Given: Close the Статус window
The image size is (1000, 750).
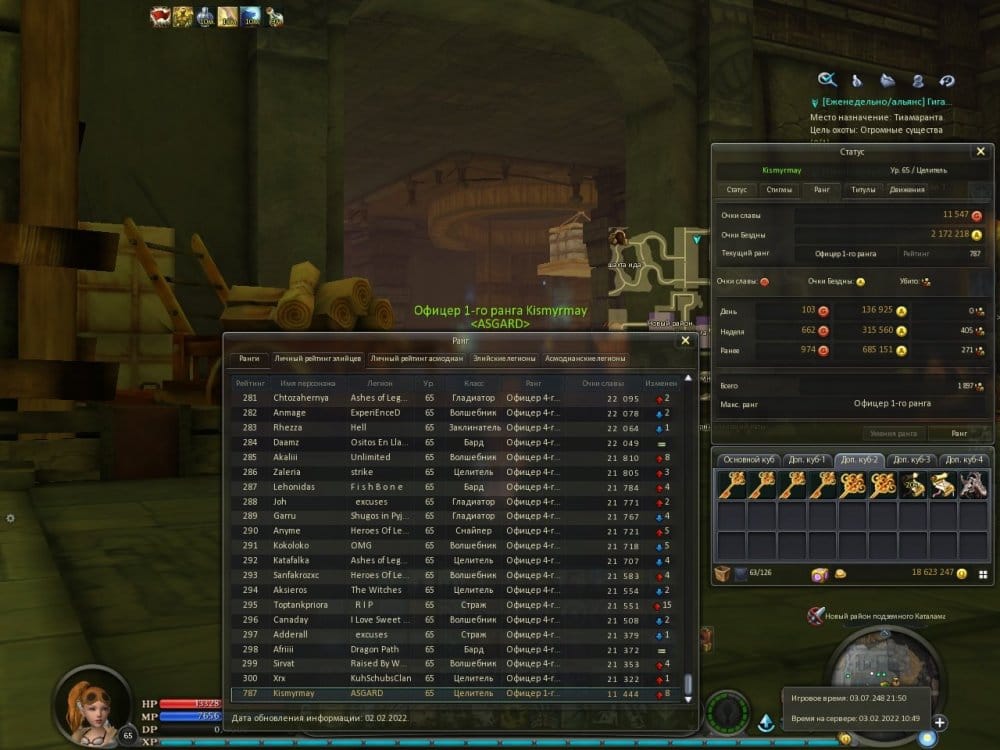Looking at the screenshot, I should click(x=980, y=151).
